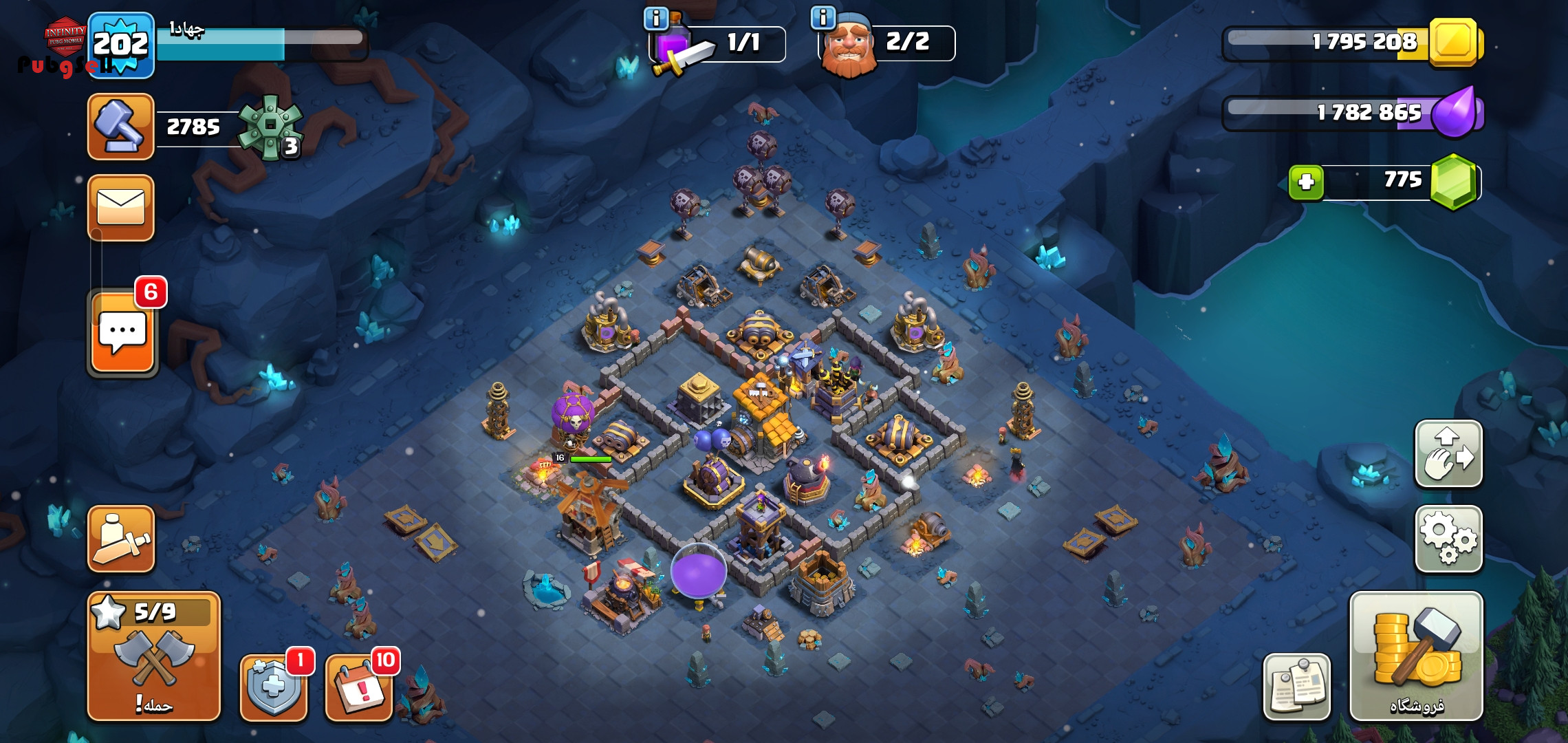The height and width of the screenshot is (743, 1568).
Task: Open the army sword and troop button
Action: (121, 539)
